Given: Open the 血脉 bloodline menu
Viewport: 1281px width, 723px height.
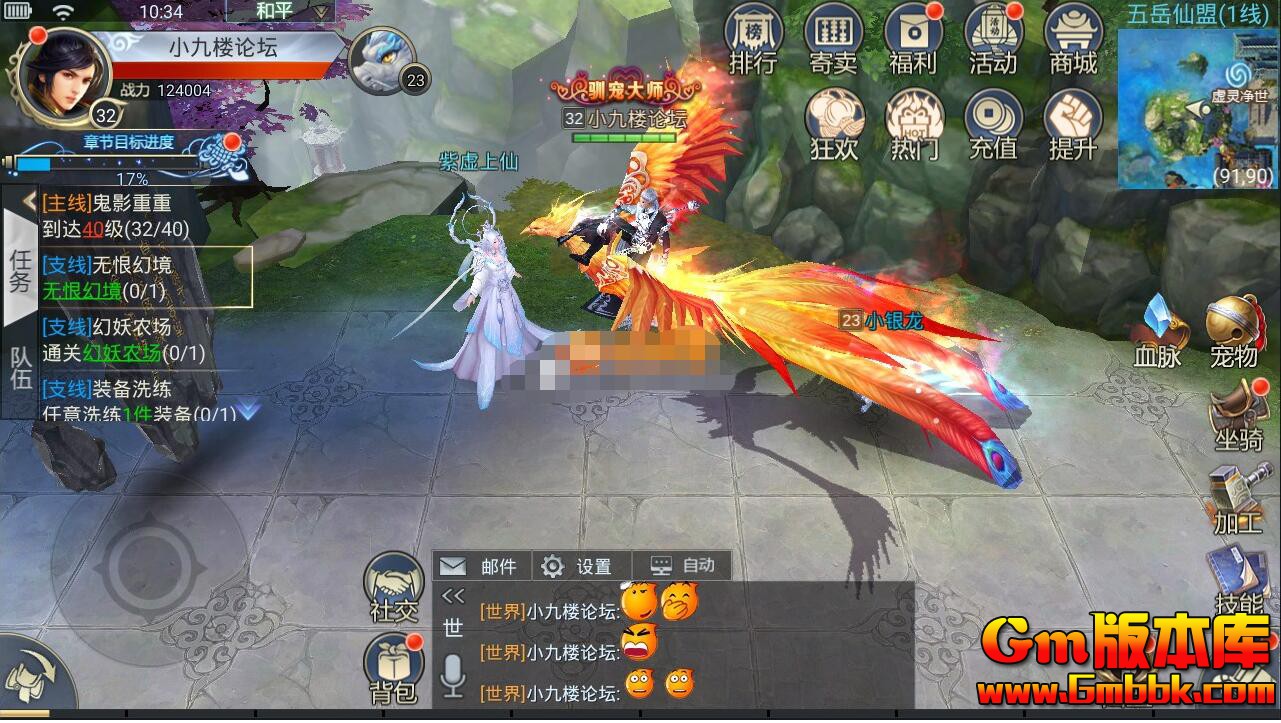Looking at the screenshot, I should pyautogui.click(x=1158, y=330).
